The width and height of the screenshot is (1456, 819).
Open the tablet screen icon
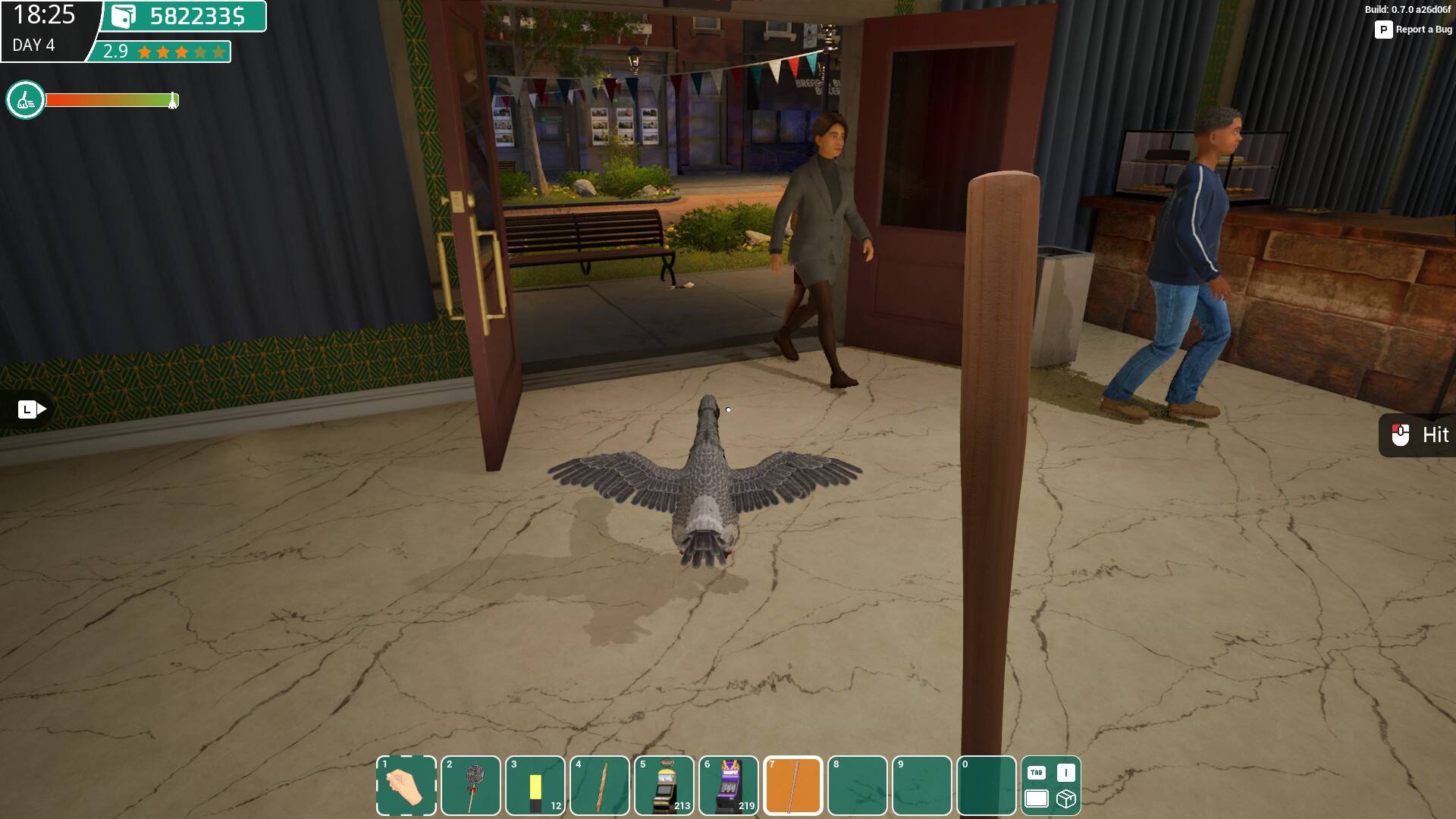(1036, 799)
